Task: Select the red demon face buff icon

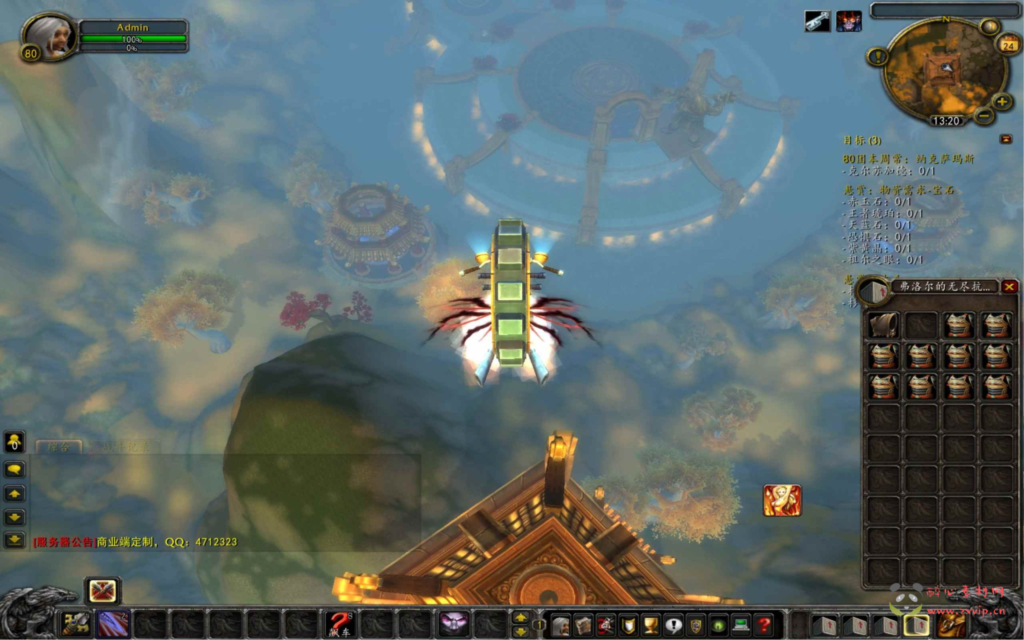Action: 849,21
